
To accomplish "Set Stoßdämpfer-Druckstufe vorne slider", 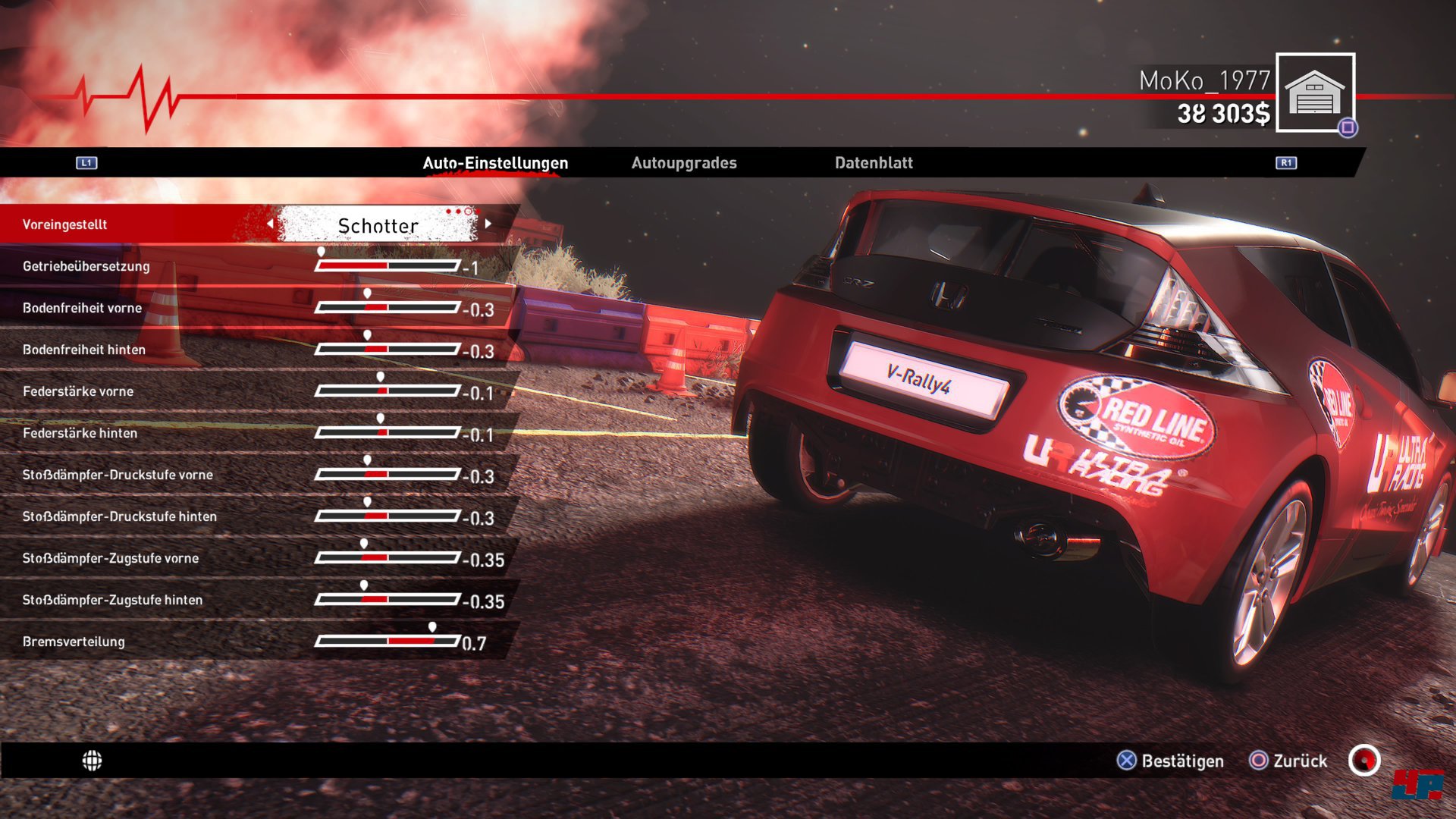I will click(x=388, y=475).
